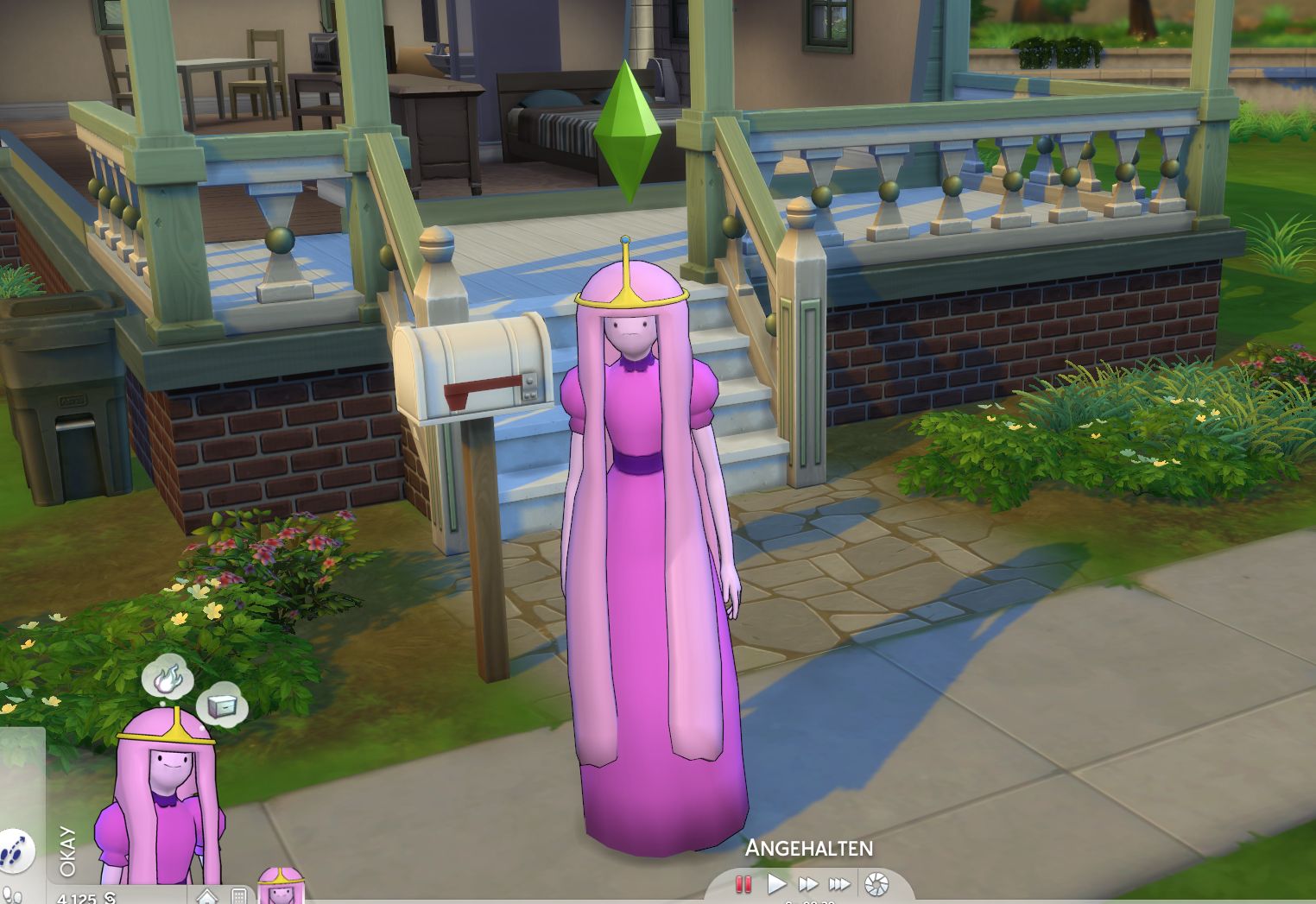Toggle the footprints walk style button
1316x904 pixels.
click(x=15, y=852)
